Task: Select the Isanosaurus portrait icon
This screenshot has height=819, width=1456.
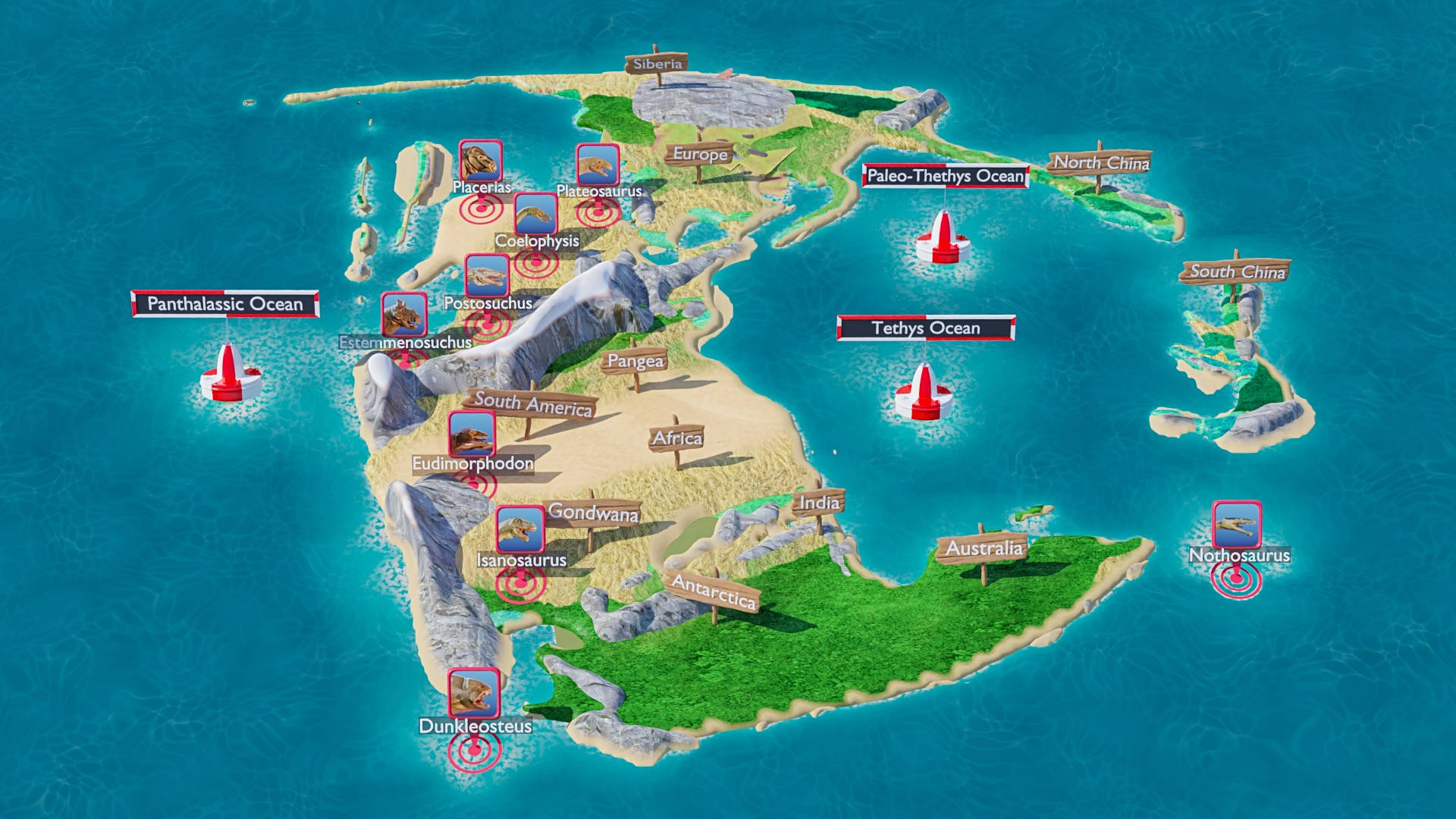Action: click(519, 529)
